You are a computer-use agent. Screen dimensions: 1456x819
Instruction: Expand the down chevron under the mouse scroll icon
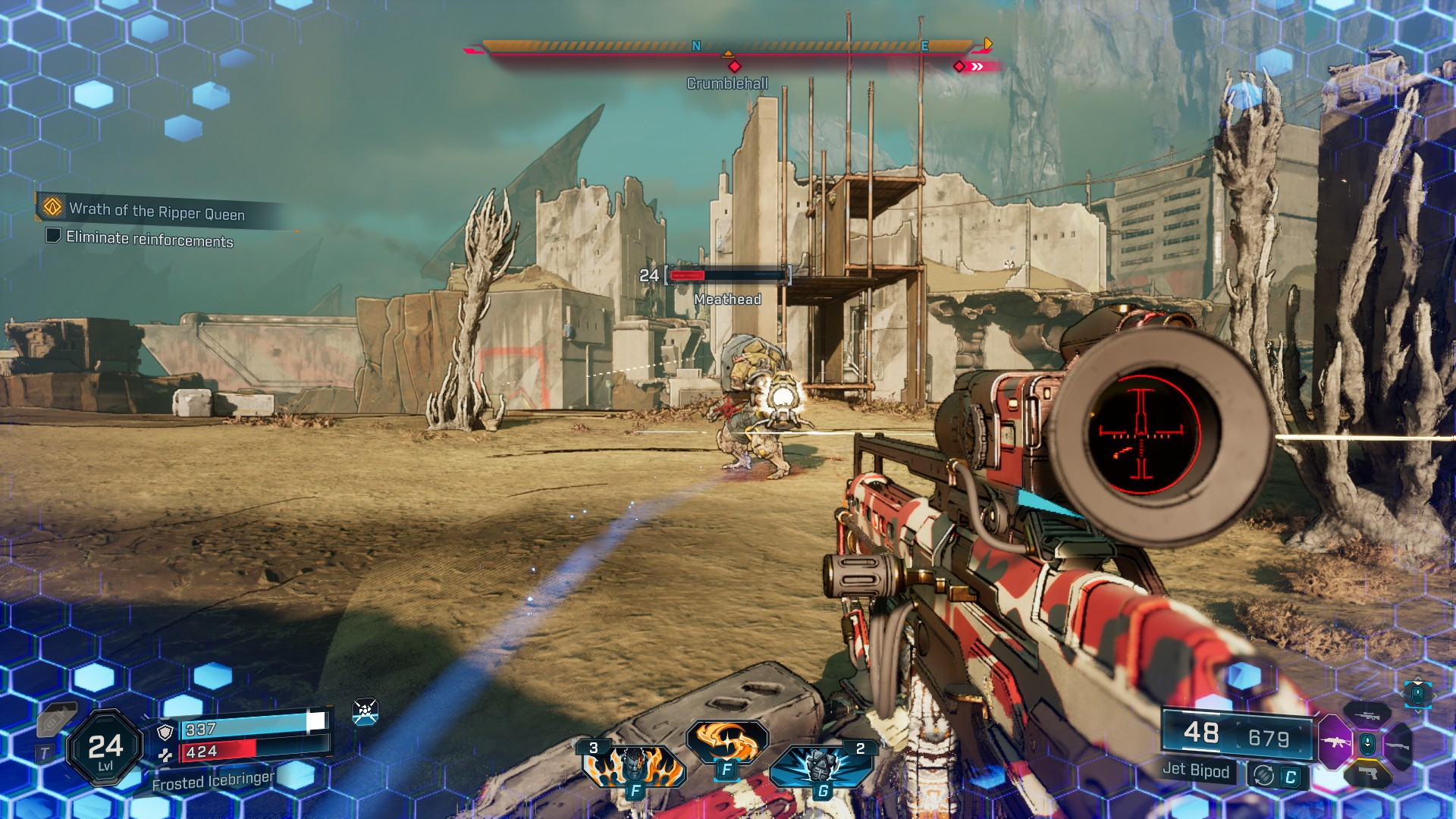1418,712
